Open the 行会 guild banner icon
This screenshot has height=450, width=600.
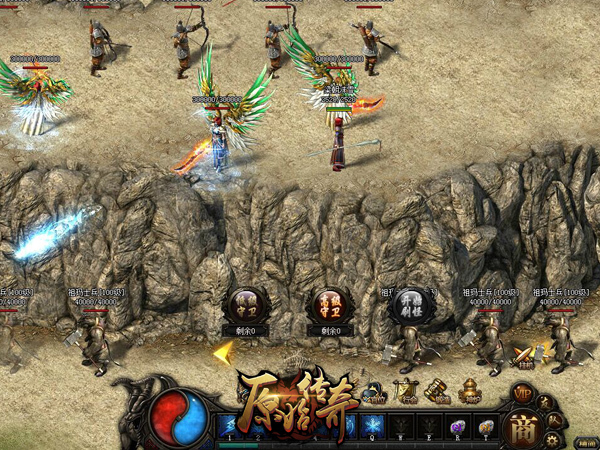pyautogui.click(x=406, y=391)
